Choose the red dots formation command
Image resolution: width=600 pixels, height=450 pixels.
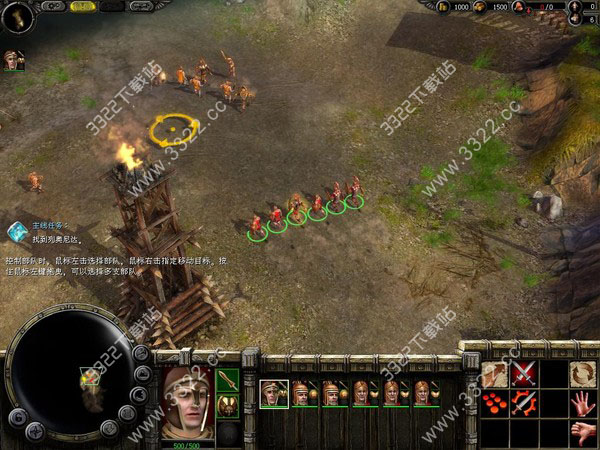494,404
